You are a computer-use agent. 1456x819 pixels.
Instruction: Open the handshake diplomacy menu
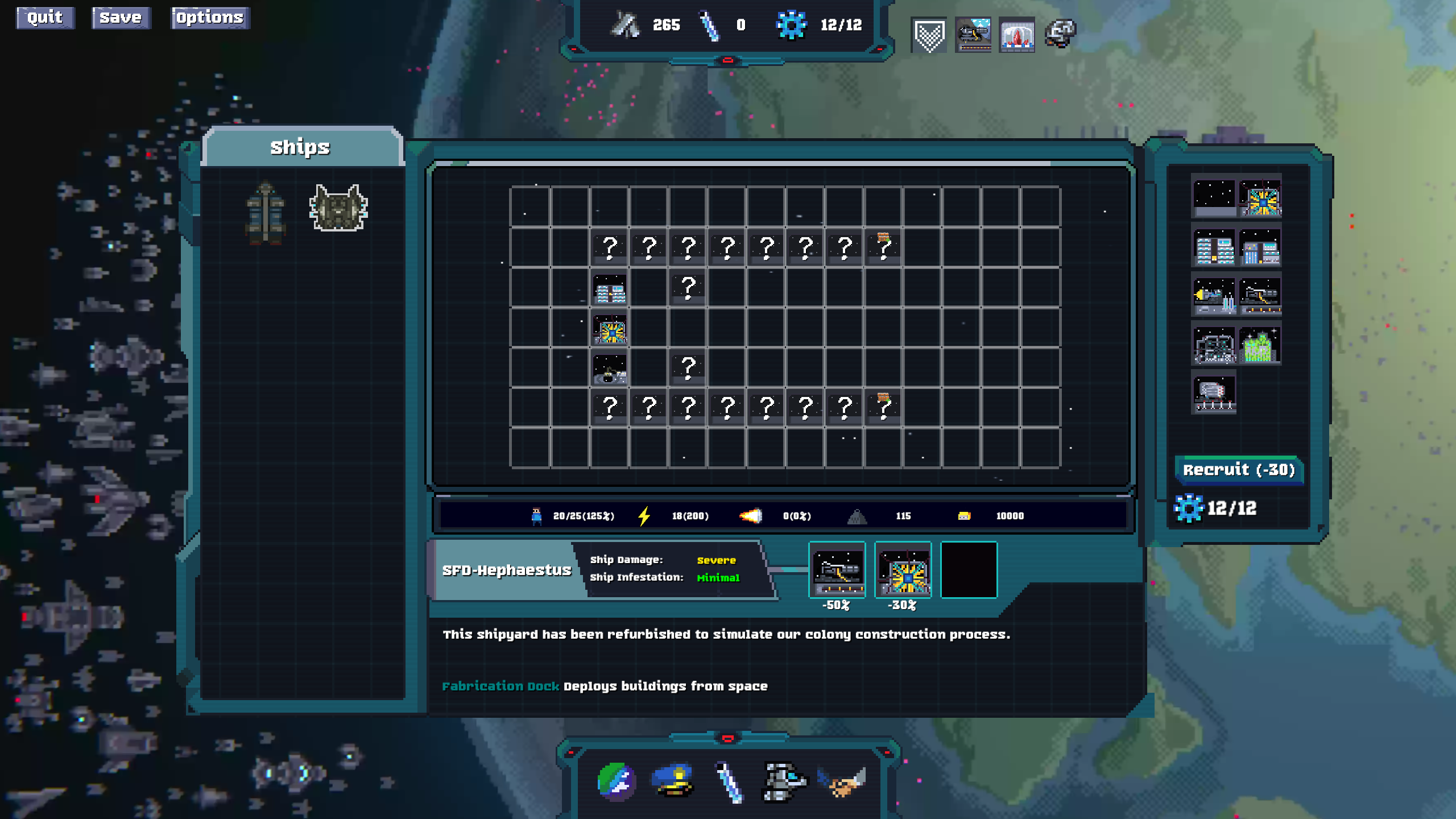[842, 781]
